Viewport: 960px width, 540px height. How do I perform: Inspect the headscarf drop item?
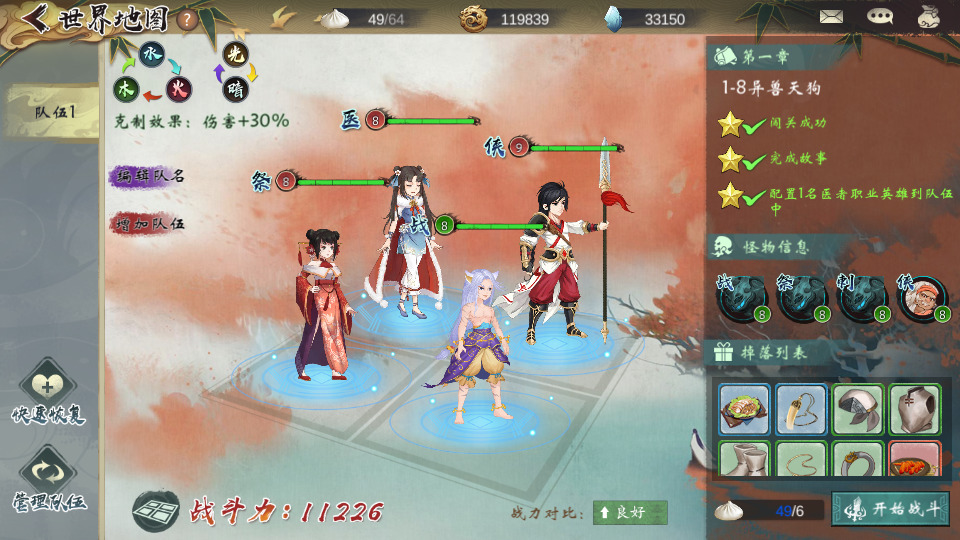coord(858,409)
